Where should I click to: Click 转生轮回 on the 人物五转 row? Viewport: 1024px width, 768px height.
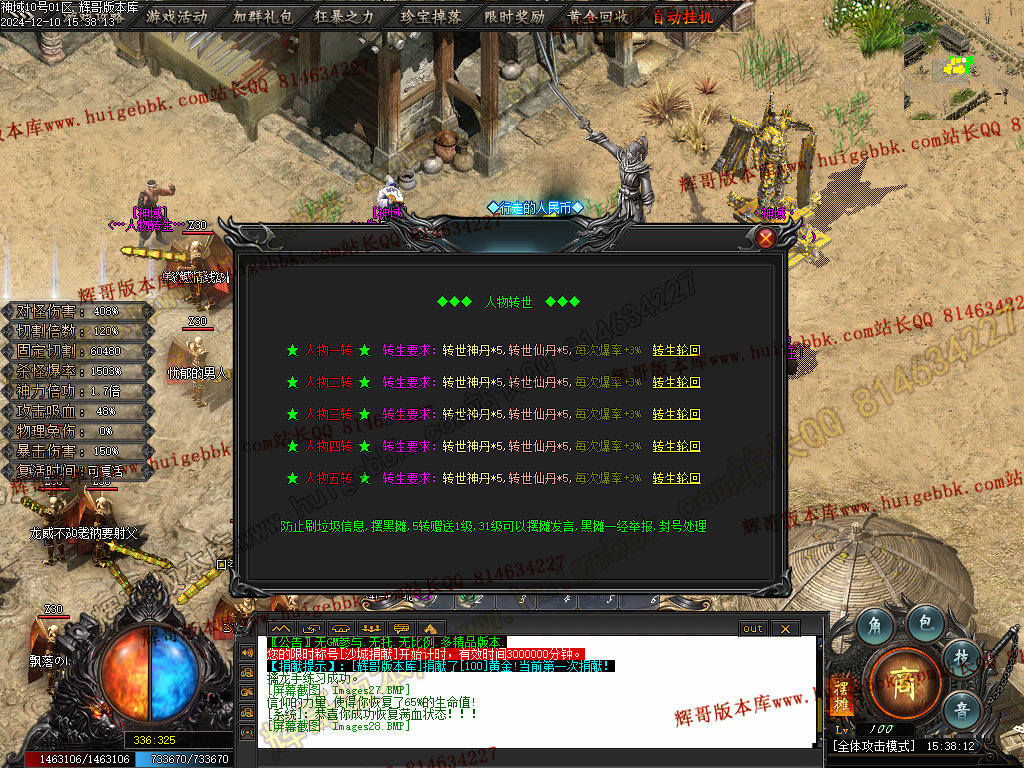(676, 478)
